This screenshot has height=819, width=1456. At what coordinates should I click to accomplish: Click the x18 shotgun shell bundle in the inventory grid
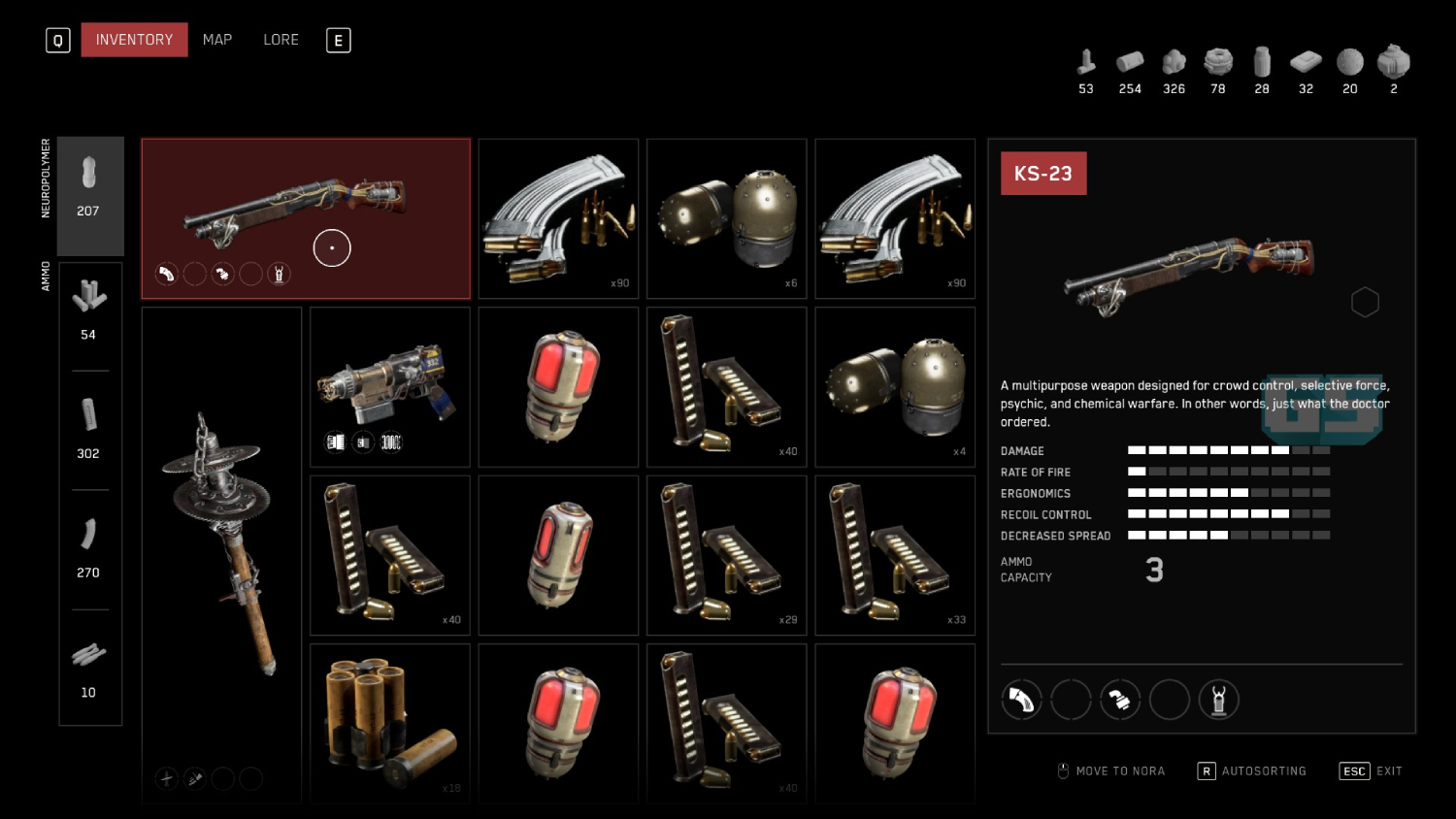click(389, 723)
